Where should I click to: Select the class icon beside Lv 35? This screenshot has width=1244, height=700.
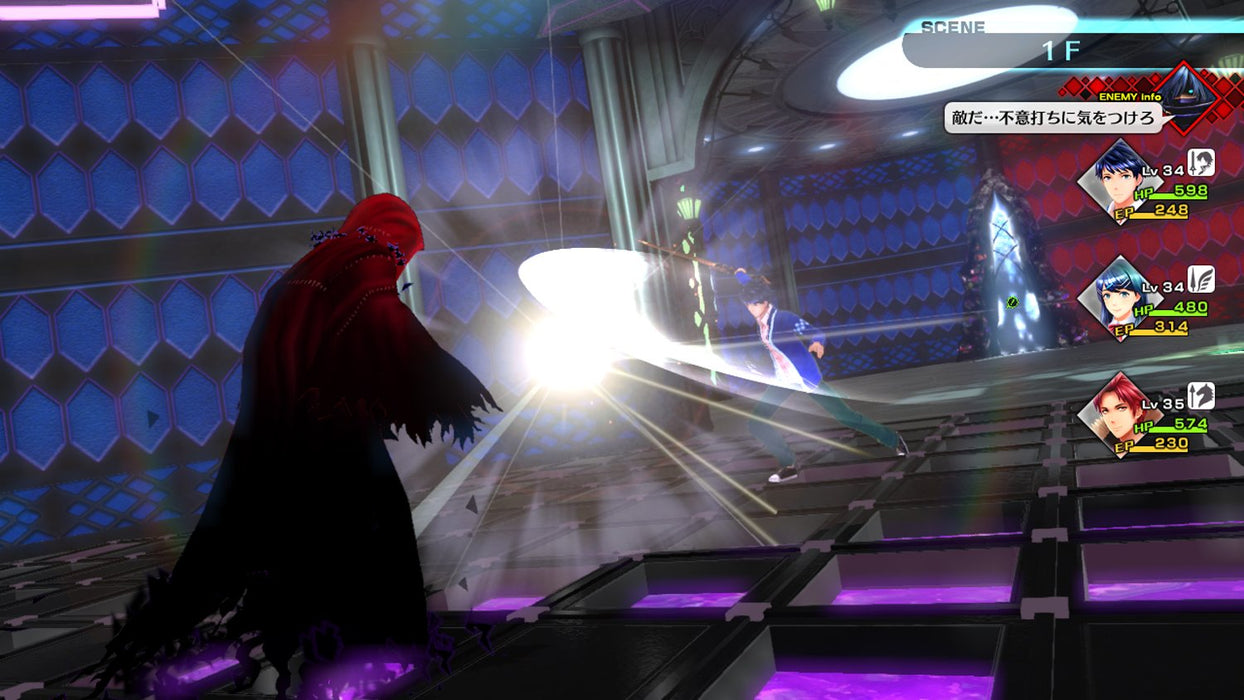[x=1200, y=396]
